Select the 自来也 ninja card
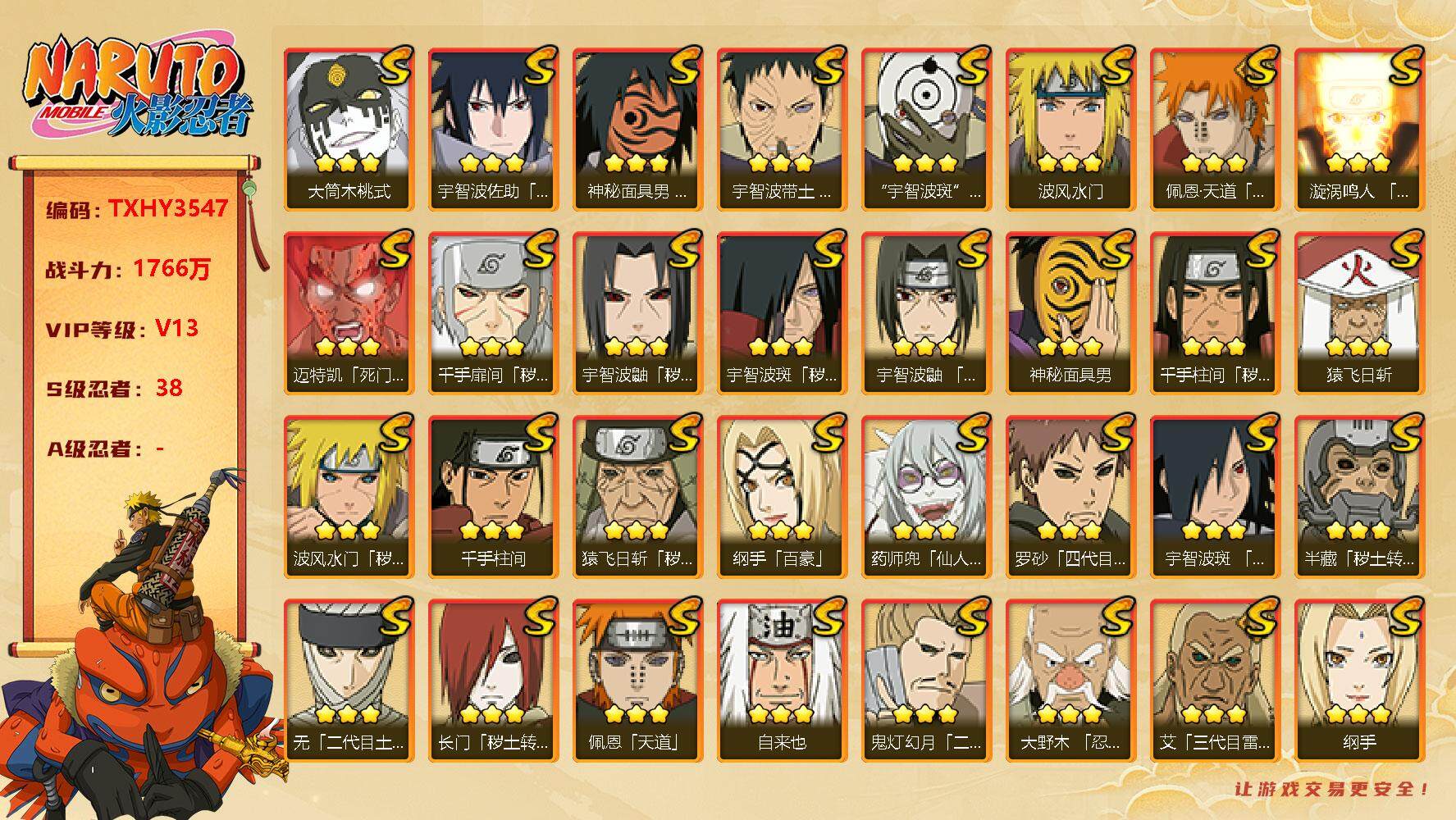 point(782,680)
